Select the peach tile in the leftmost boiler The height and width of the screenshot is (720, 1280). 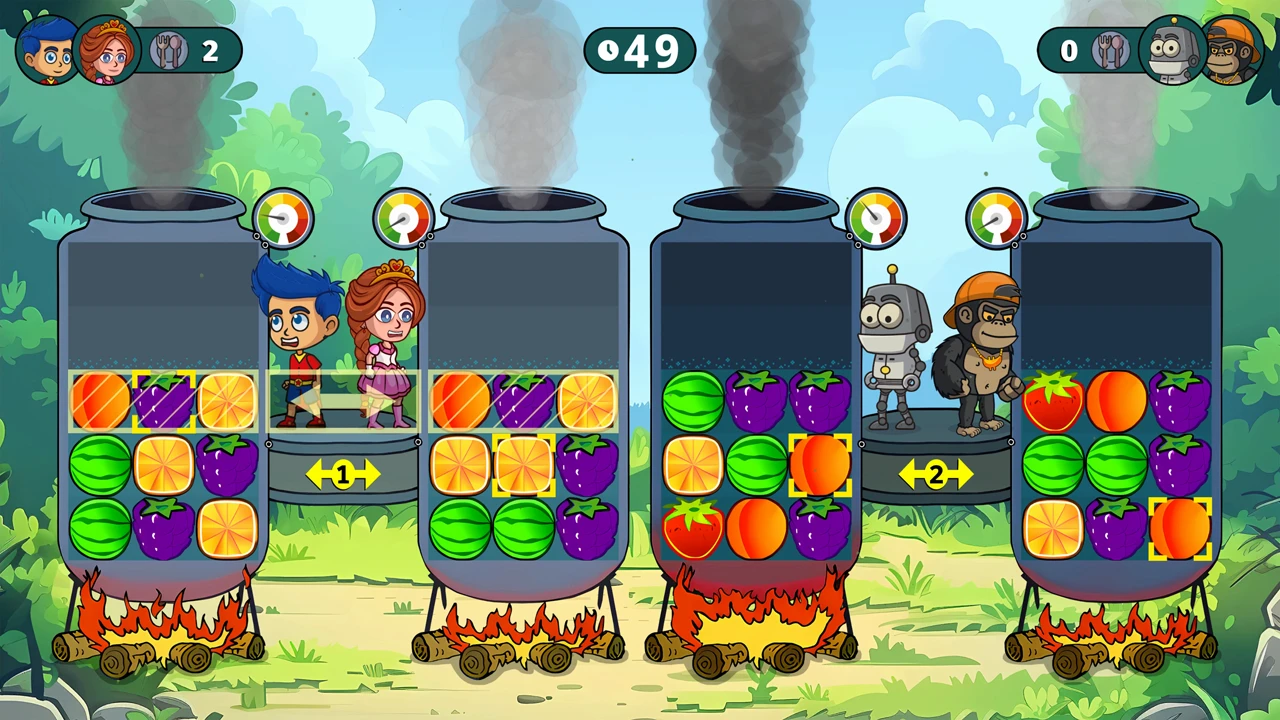click(100, 401)
